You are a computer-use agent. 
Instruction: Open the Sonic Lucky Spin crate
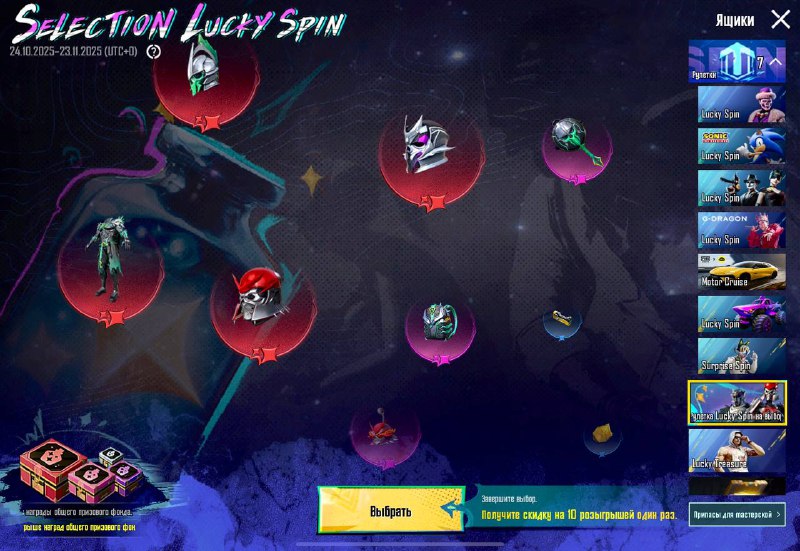(741, 146)
